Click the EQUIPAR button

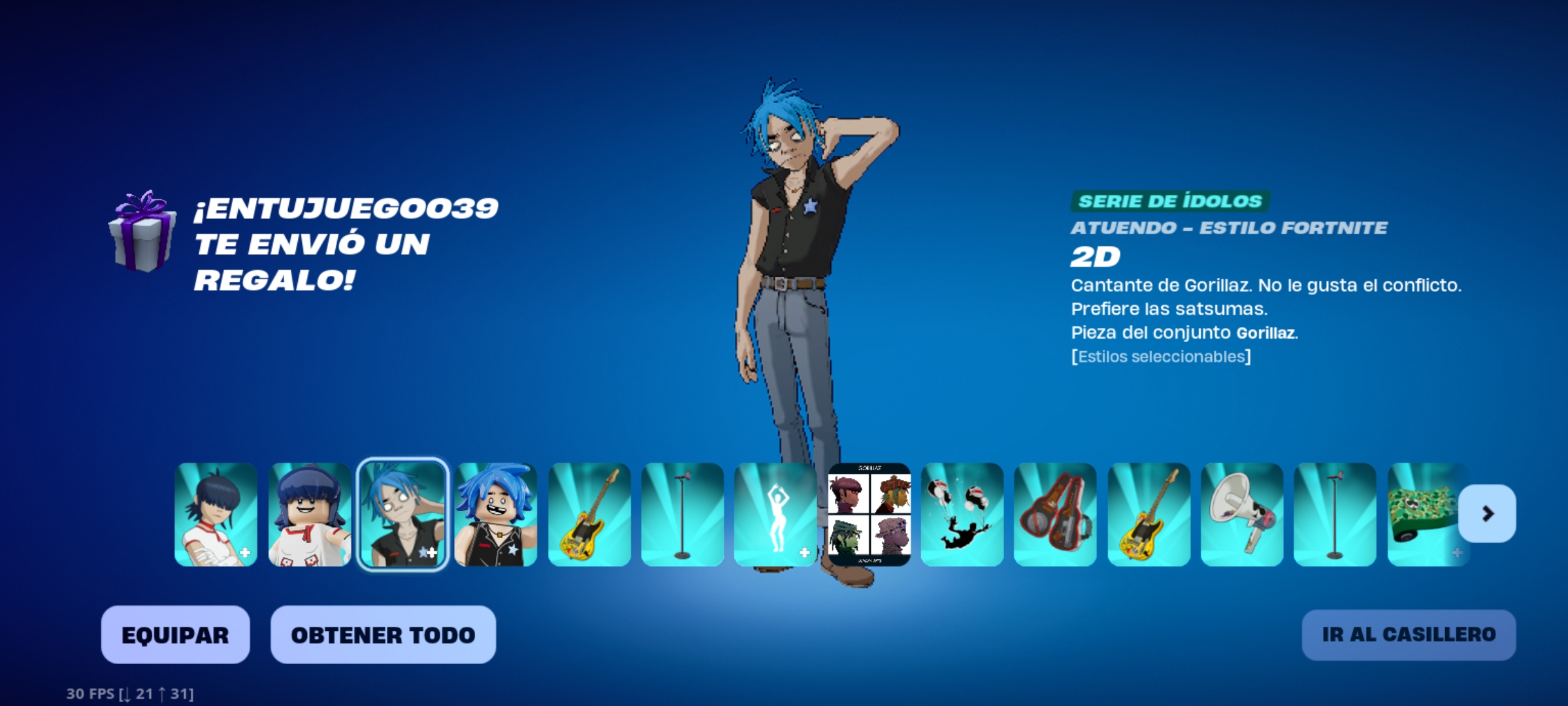coord(175,635)
